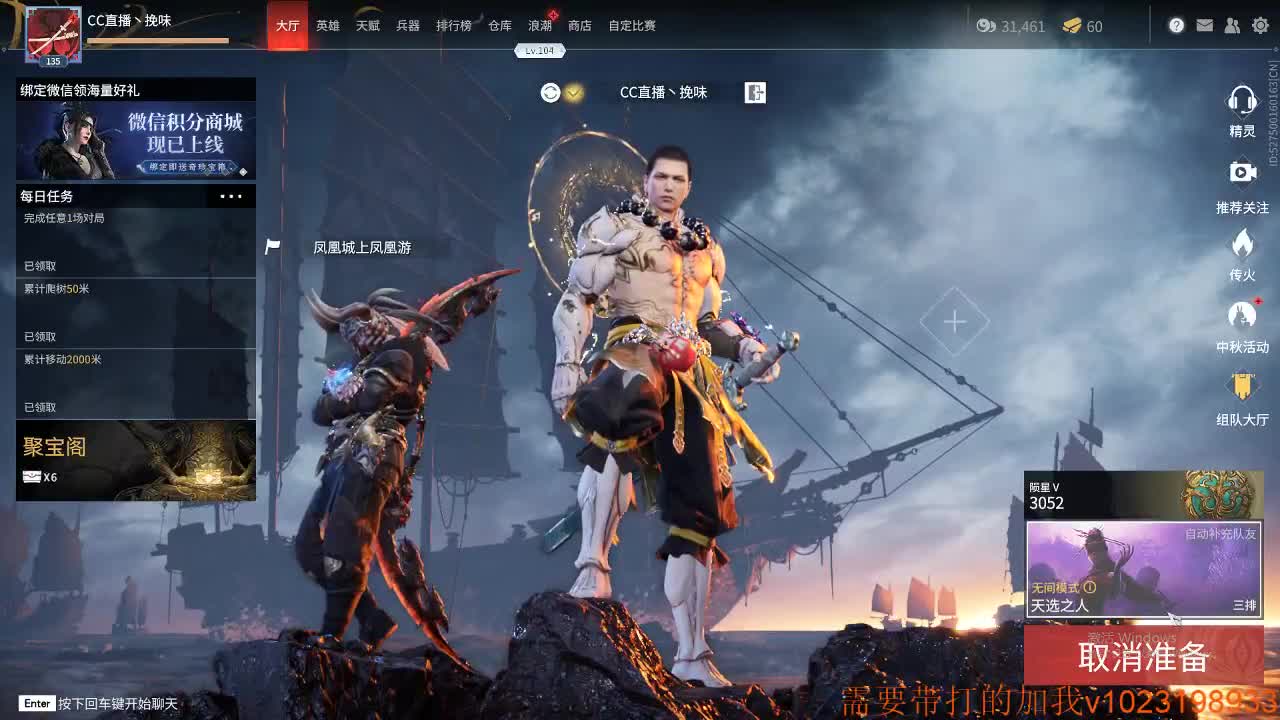Switch to the 英雄 tab

[x=326, y=25]
